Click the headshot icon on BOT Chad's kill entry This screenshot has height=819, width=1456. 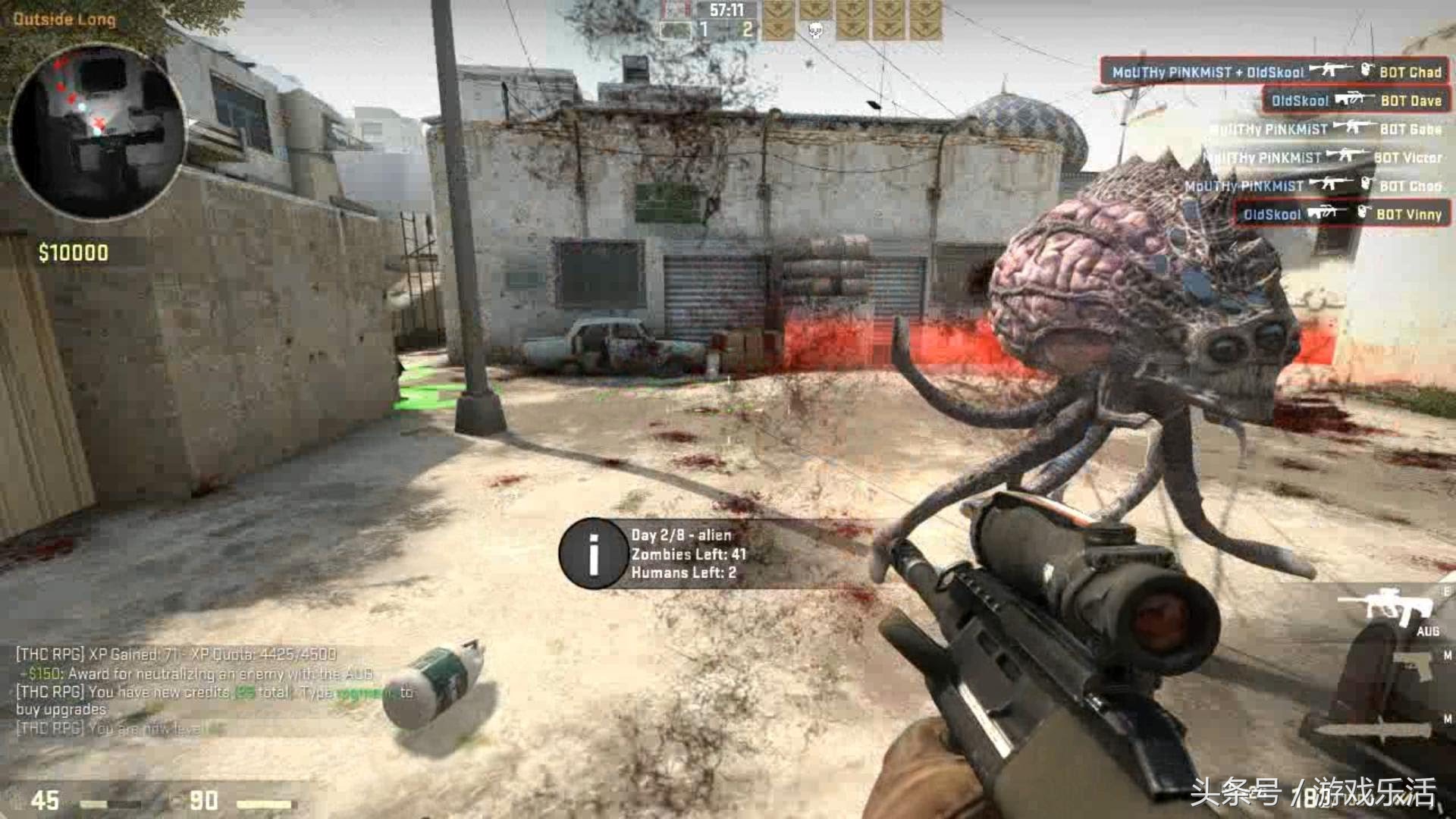(1369, 72)
